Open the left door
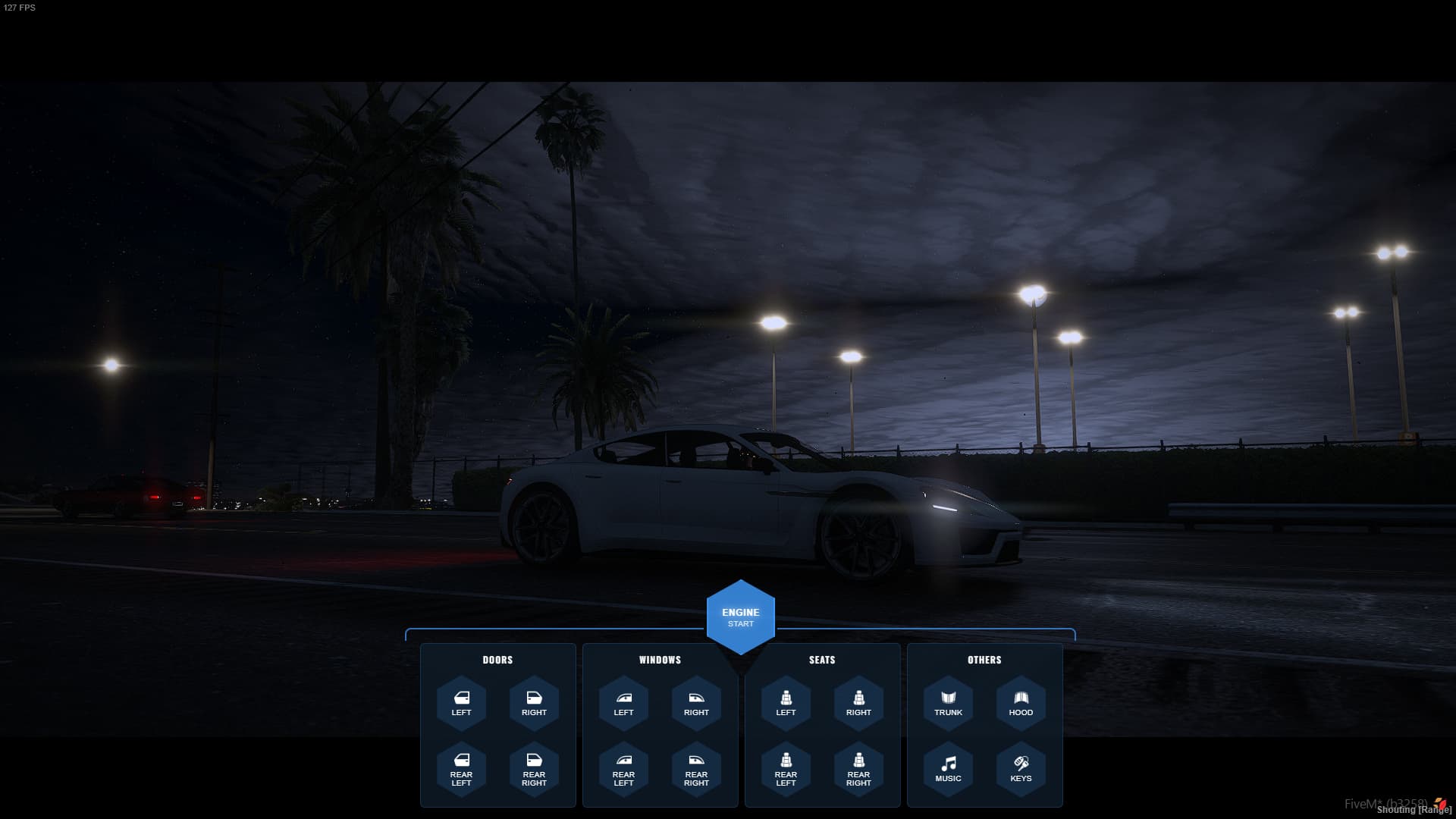Screen dimensions: 1456x819 pos(462,703)
